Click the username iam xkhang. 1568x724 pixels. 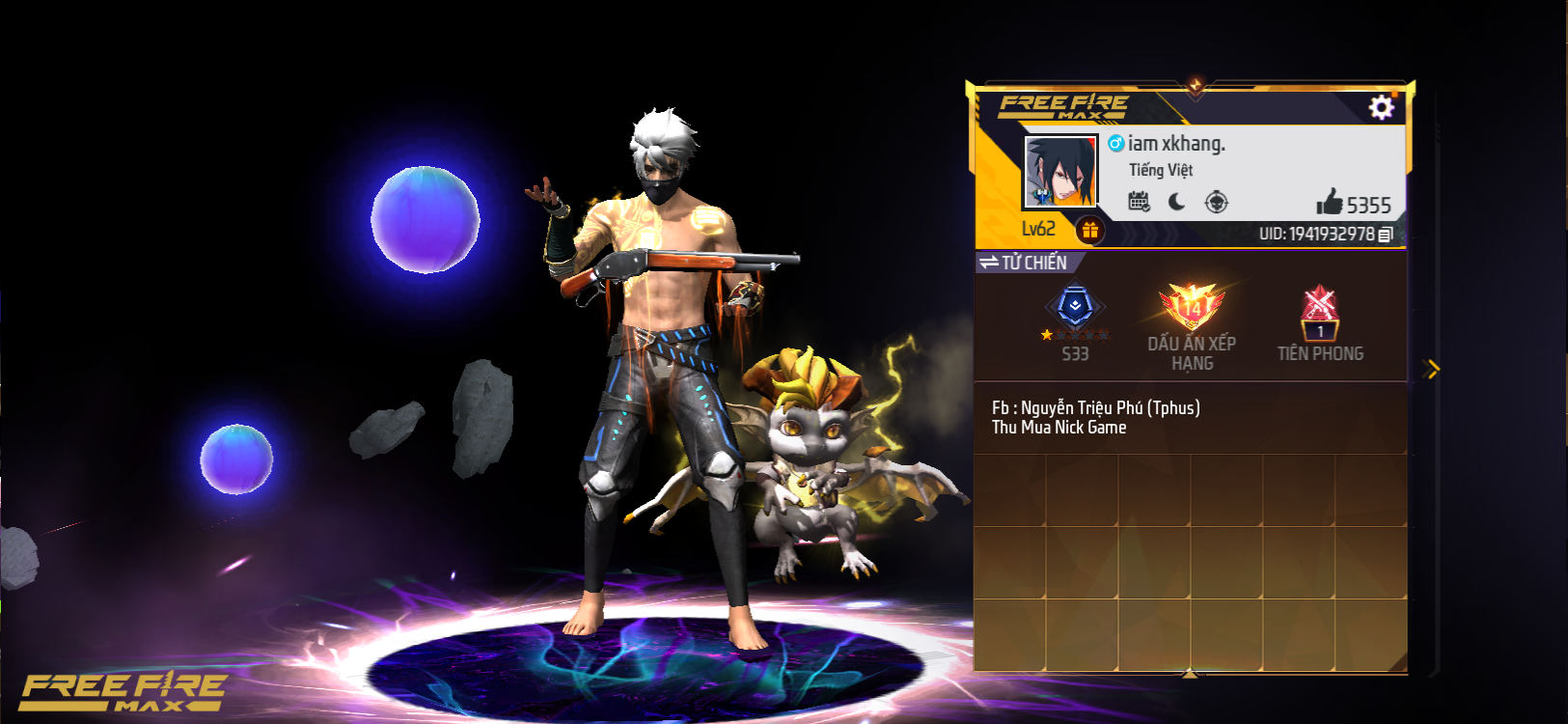1178,143
